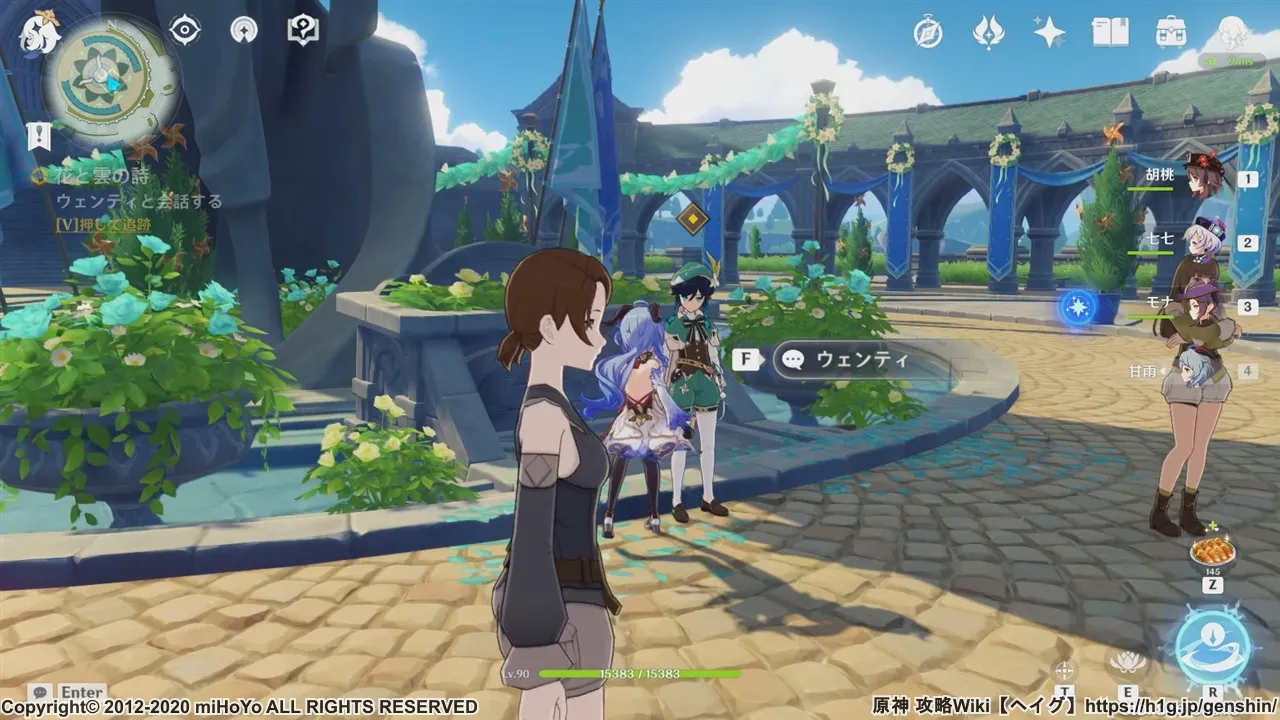The width and height of the screenshot is (1280, 720).
Task: Open the Paimon menu
Action: click(40, 32)
